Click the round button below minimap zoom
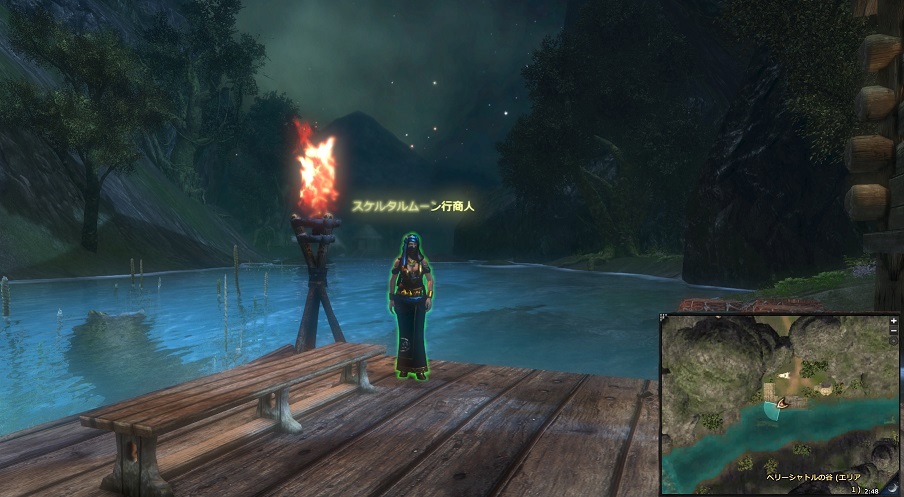 coord(893,341)
